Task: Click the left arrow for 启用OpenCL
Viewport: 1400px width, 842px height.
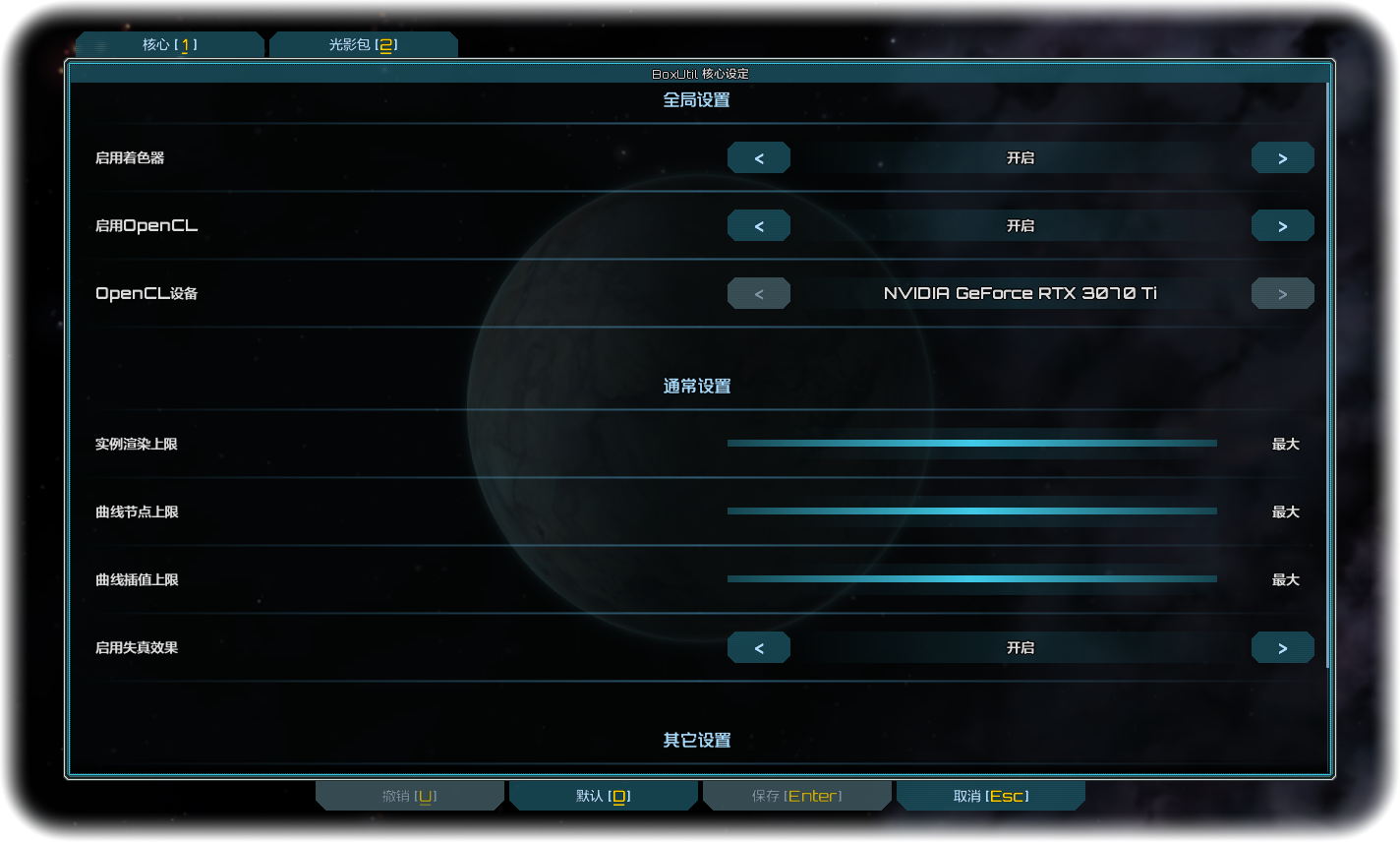Action: [758, 225]
